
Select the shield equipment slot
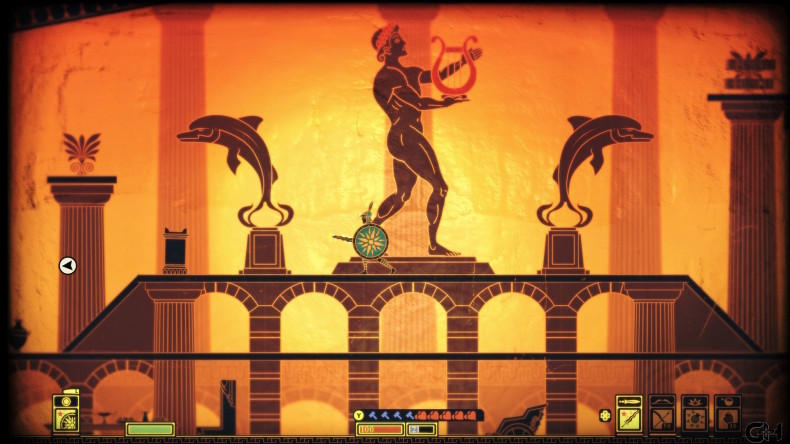68,413
